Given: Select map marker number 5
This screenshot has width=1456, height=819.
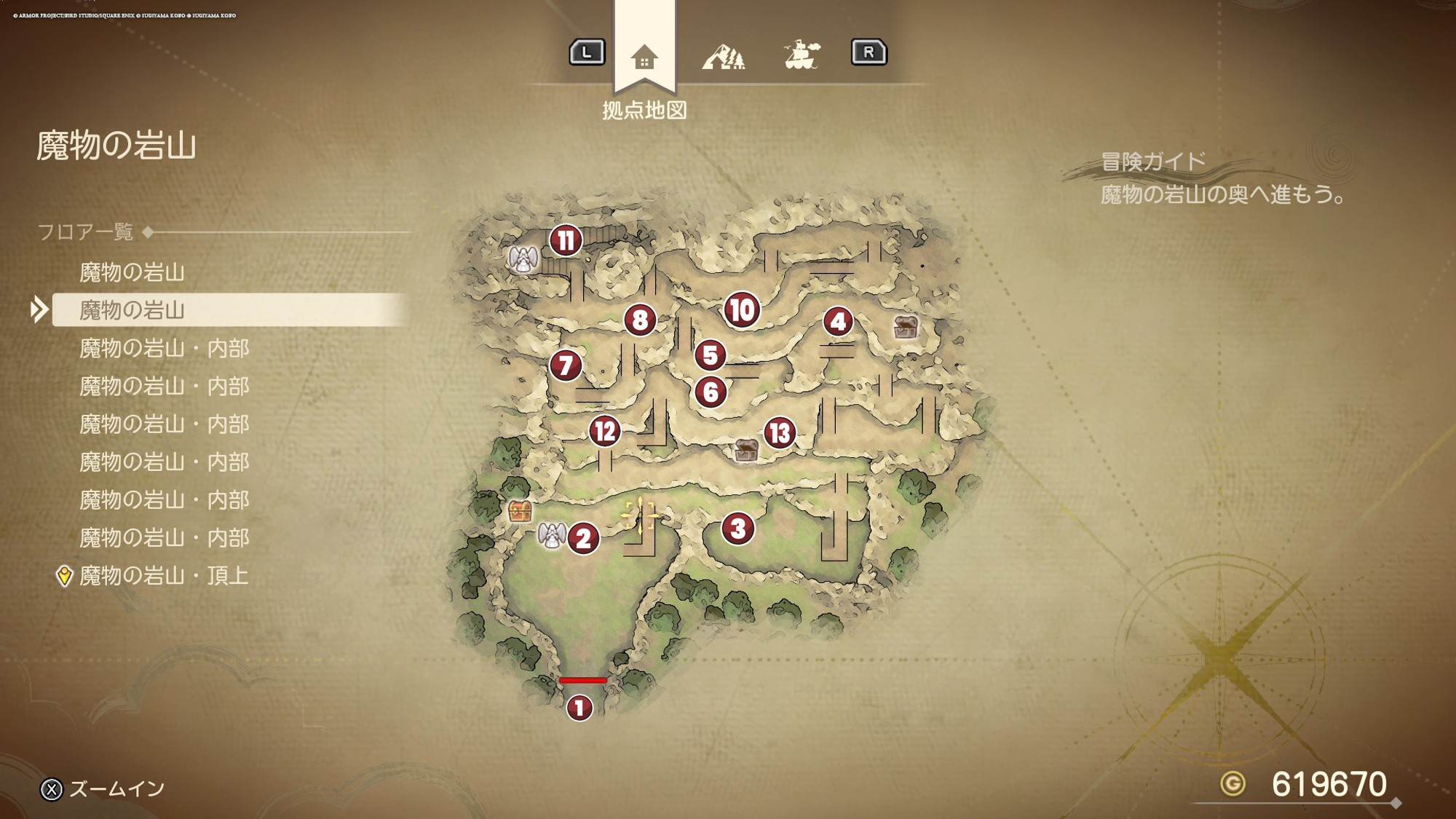Looking at the screenshot, I should [x=711, y=355].
